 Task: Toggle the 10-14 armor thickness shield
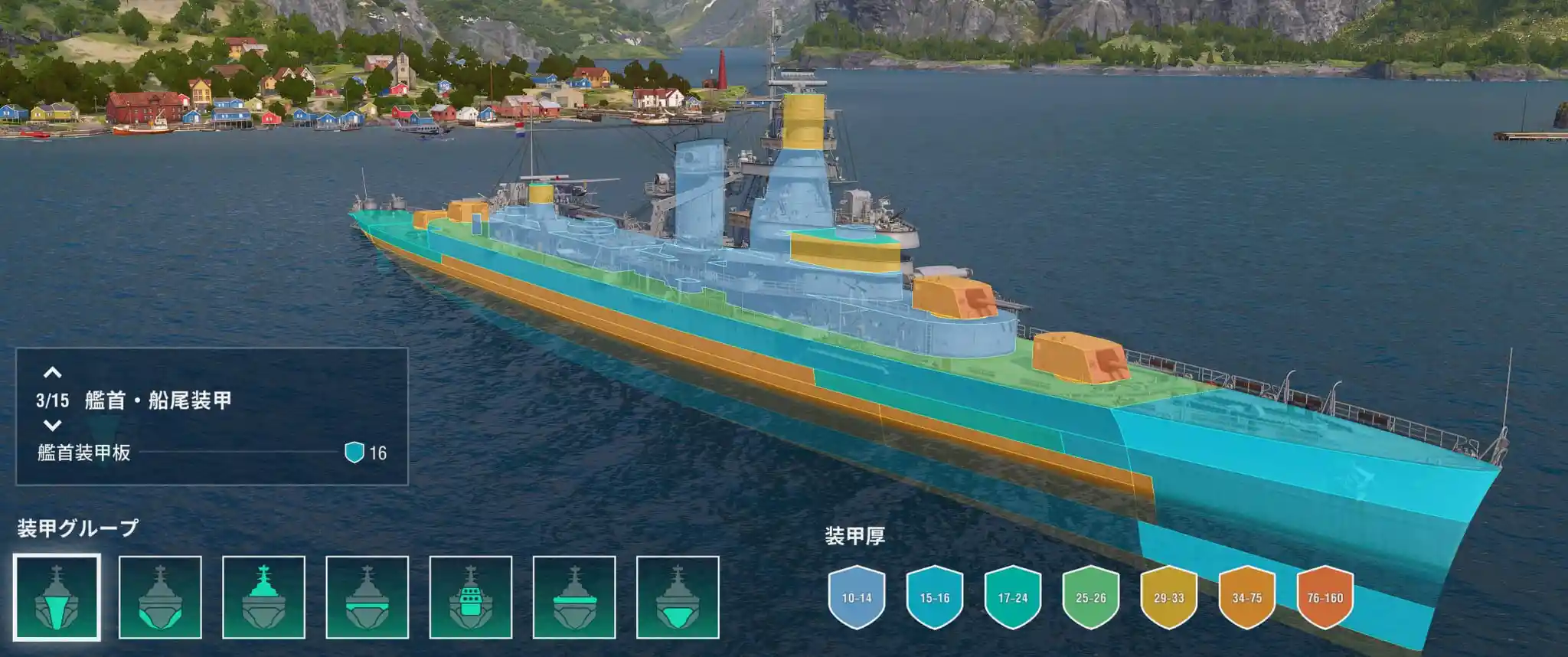coord(856,597)
